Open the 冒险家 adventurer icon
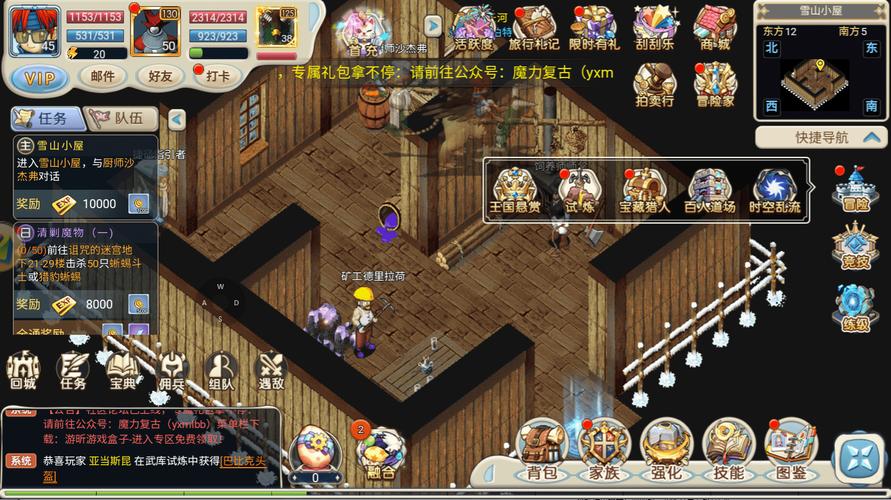The width and height of the screenshot is (891, 500). (x=715, y=85)
